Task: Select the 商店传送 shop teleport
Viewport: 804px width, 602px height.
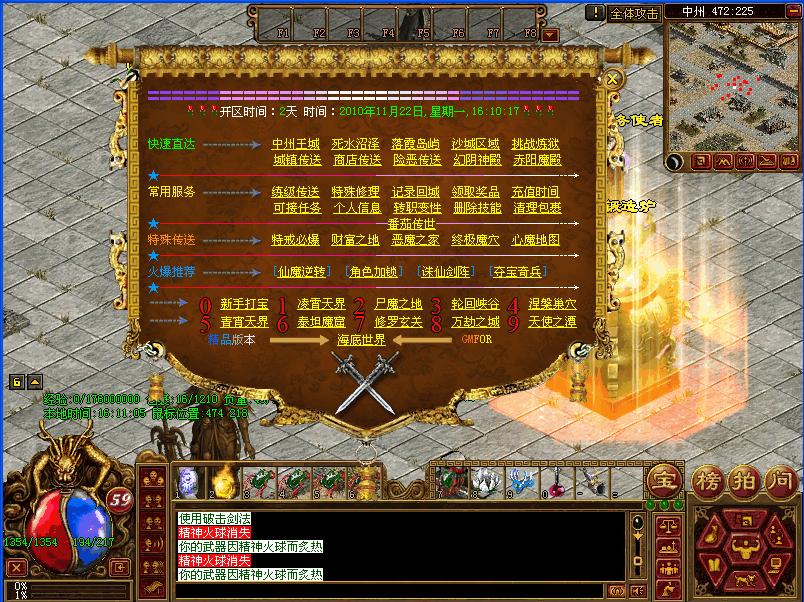Action: coord(356,160)
